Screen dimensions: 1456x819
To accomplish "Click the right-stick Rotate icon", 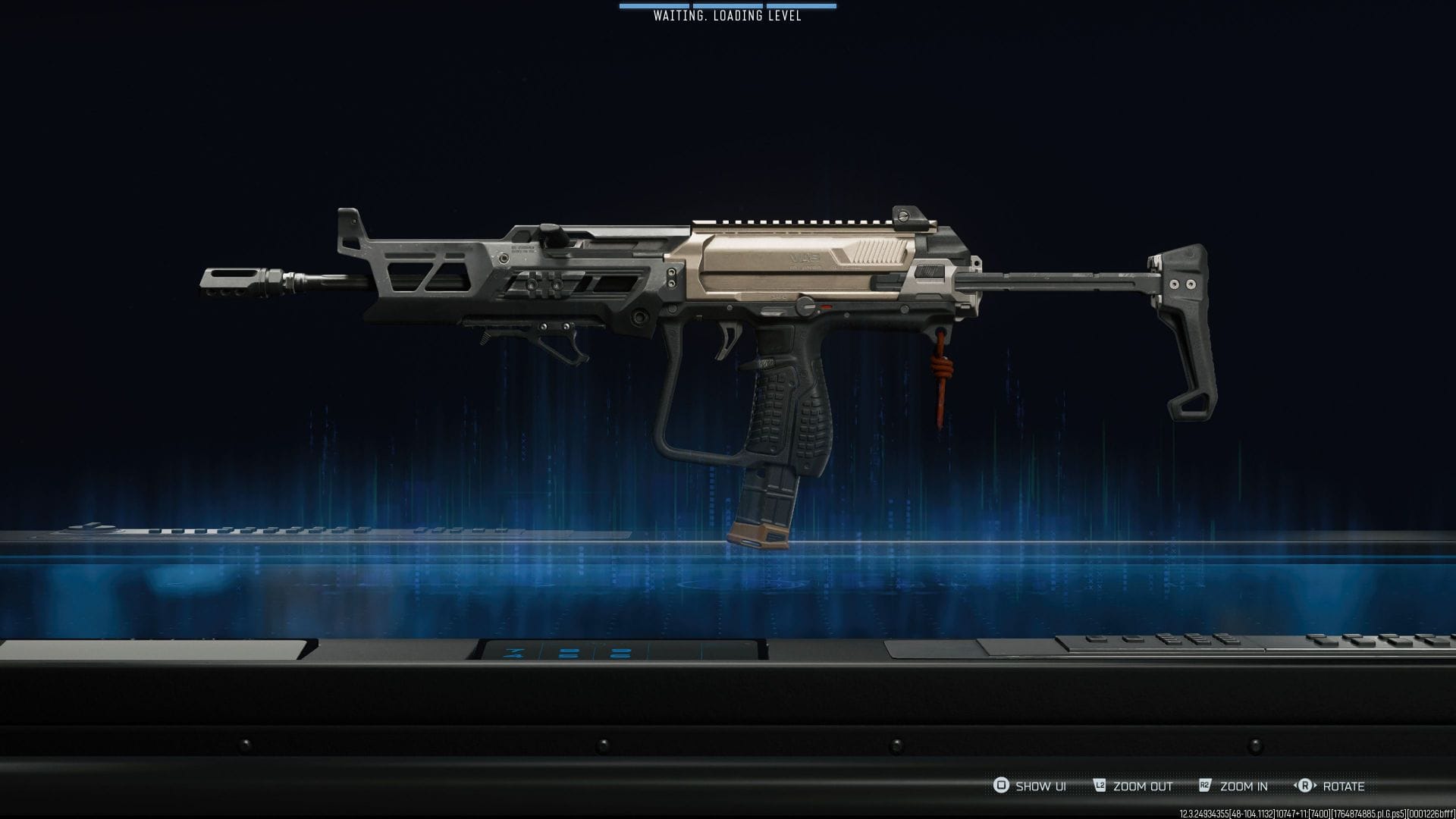I will pyautogui.click(x=1305, y=786).
